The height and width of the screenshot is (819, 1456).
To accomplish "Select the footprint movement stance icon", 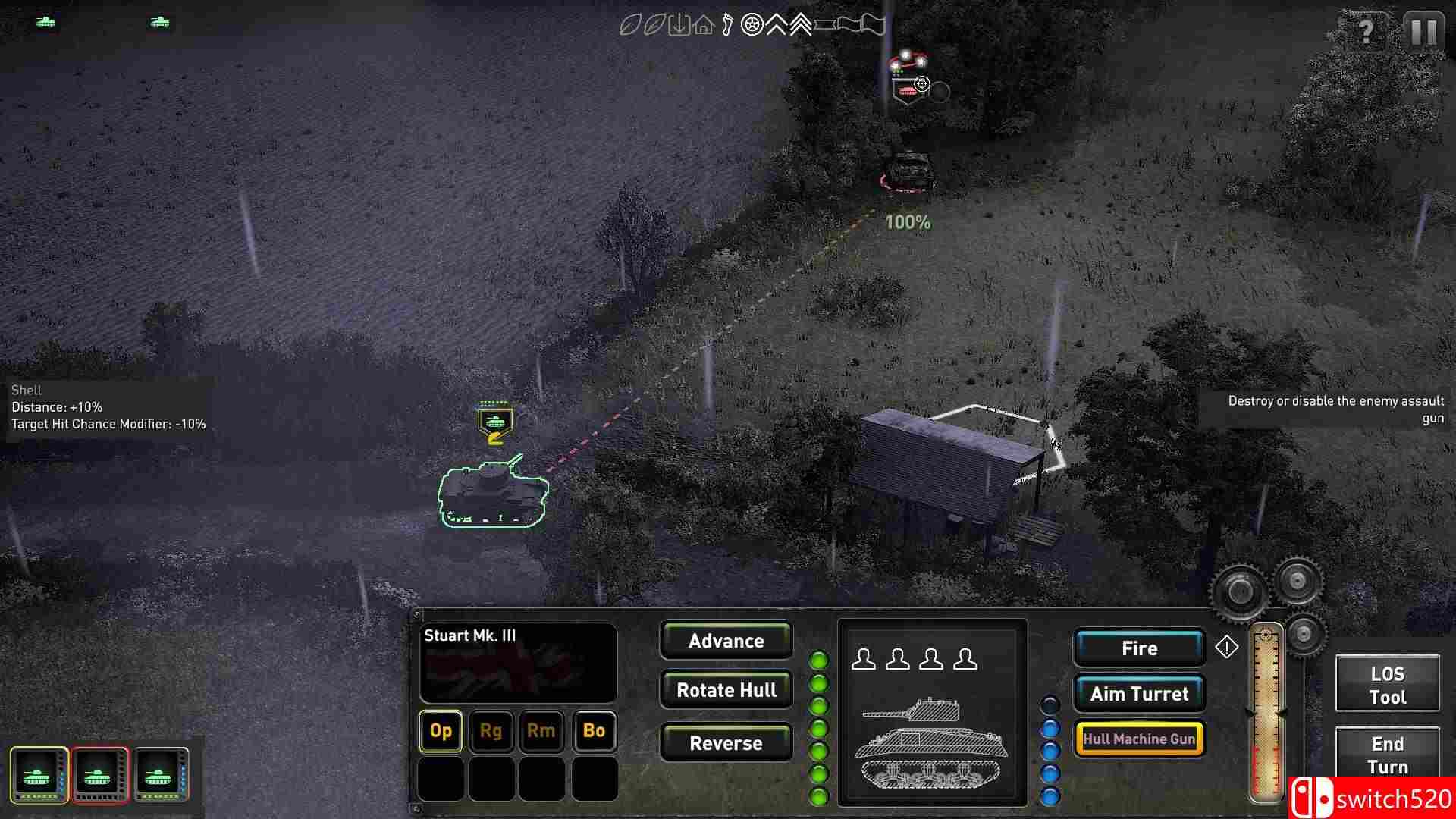I will pyautogui.click(x=728, y=25).
